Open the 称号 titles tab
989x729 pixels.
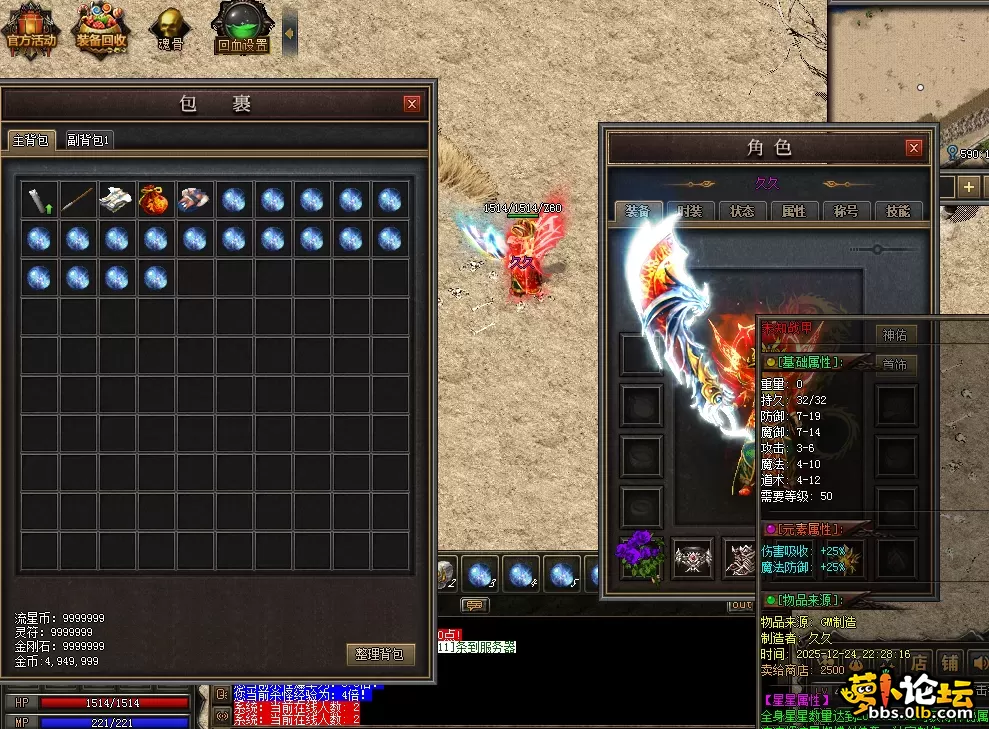click(846, 211)
